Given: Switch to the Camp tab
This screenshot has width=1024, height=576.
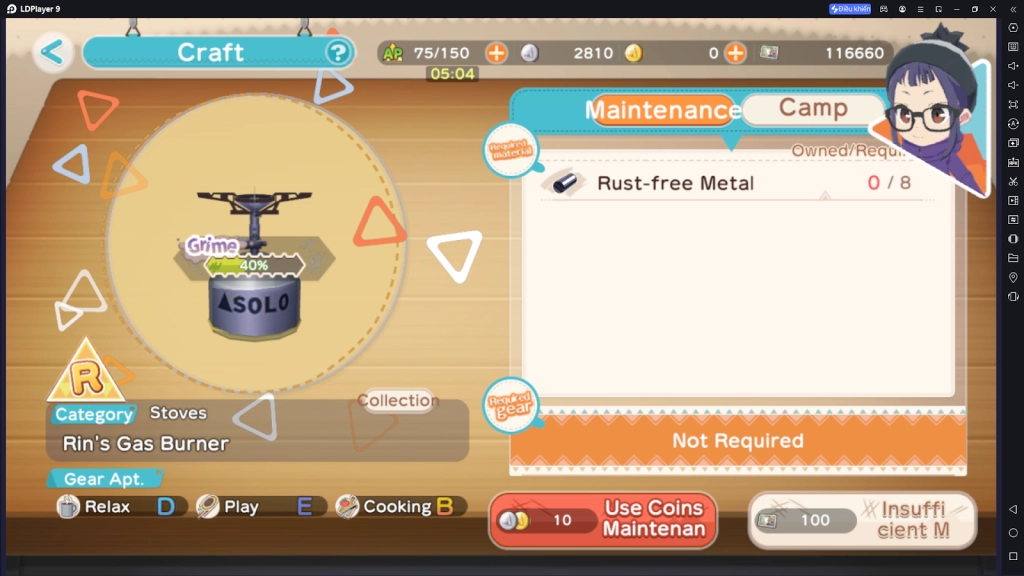Looking at the screenshot, I should tap(812, 108).
